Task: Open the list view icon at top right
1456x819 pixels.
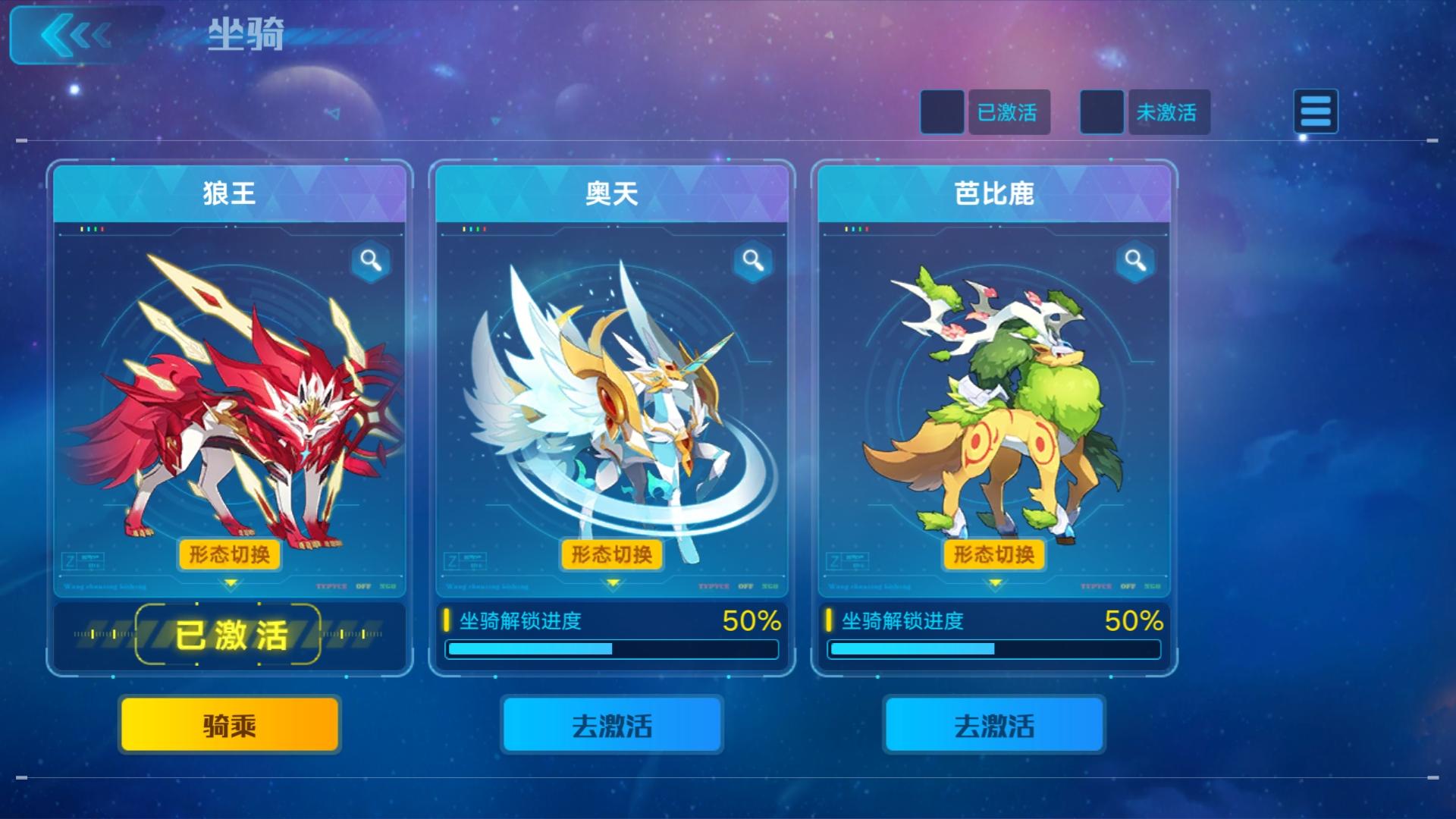Action: click(x=1316, y=111)
